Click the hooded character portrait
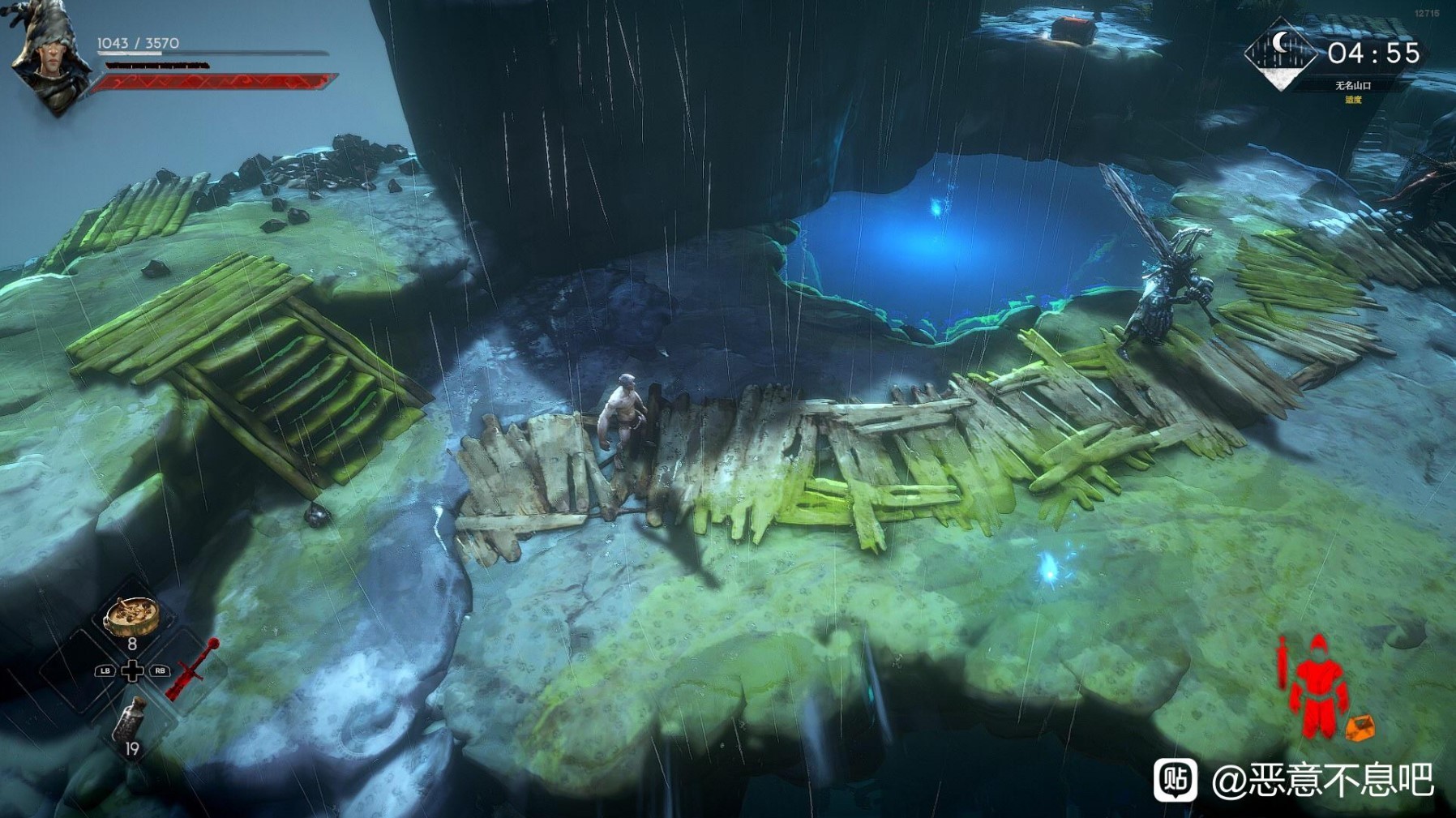 click(47, 57)
